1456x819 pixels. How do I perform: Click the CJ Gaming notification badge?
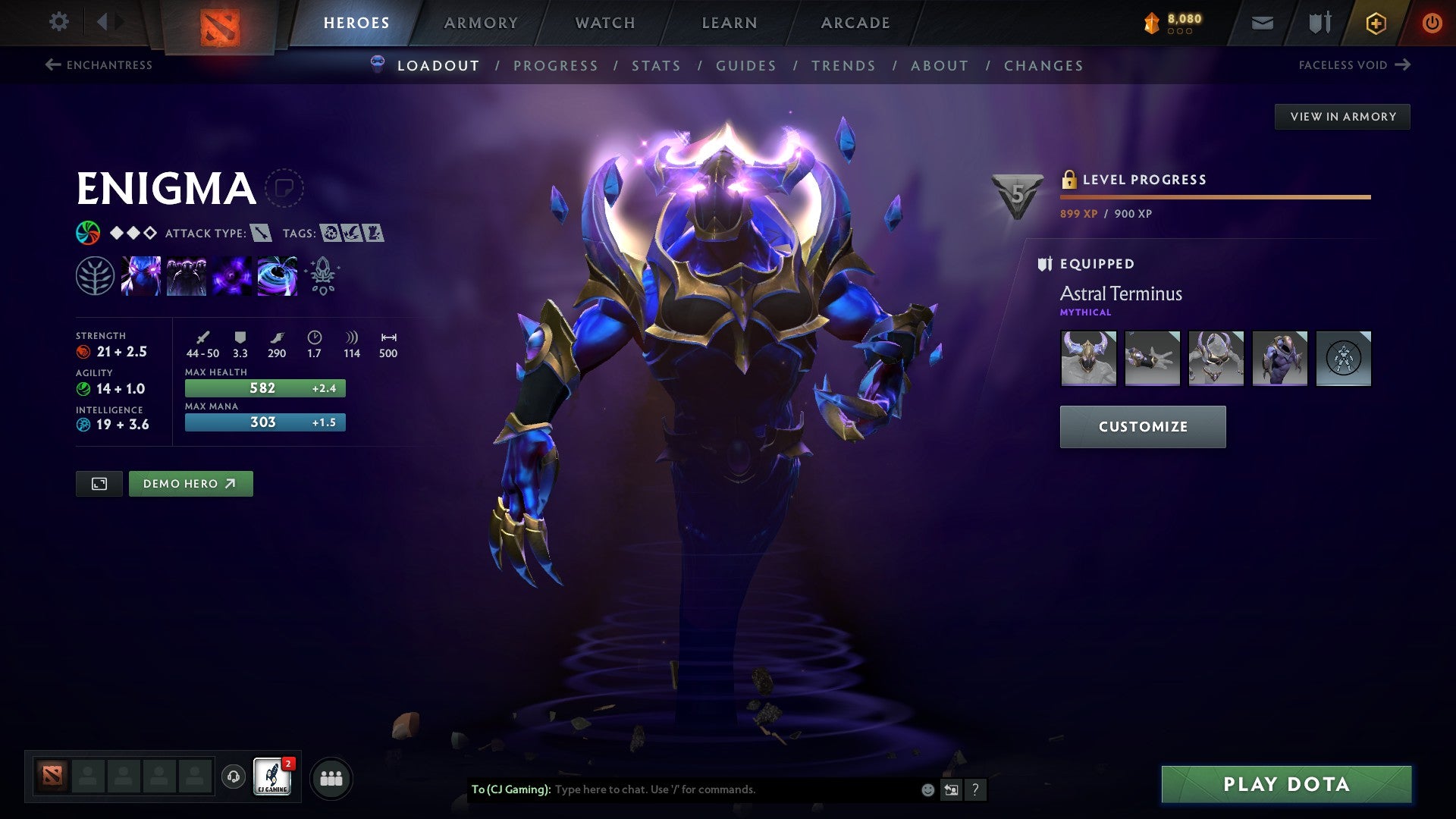tap(290, 764)
